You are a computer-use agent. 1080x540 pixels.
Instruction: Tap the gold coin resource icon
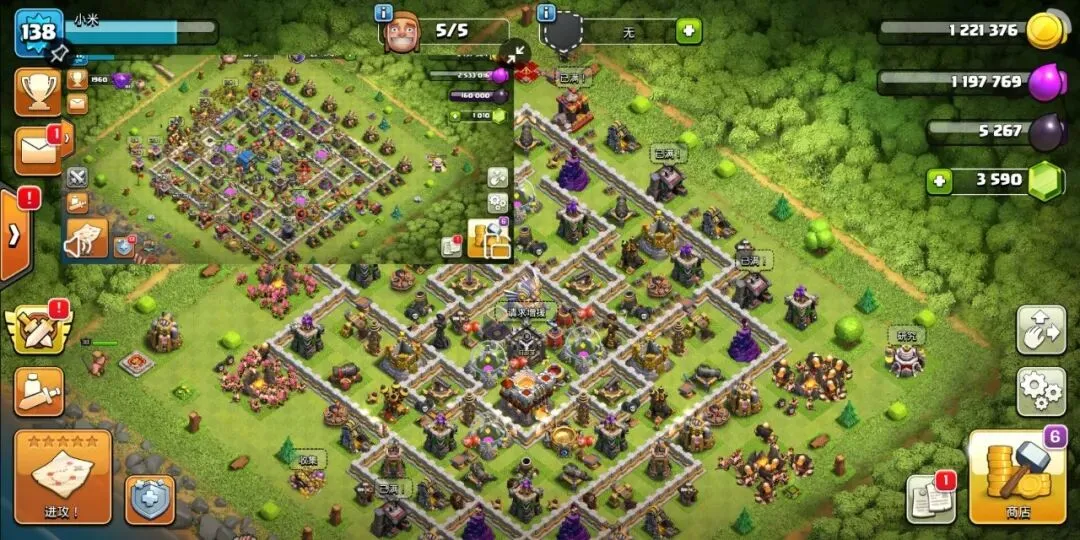coord(1045,30)
